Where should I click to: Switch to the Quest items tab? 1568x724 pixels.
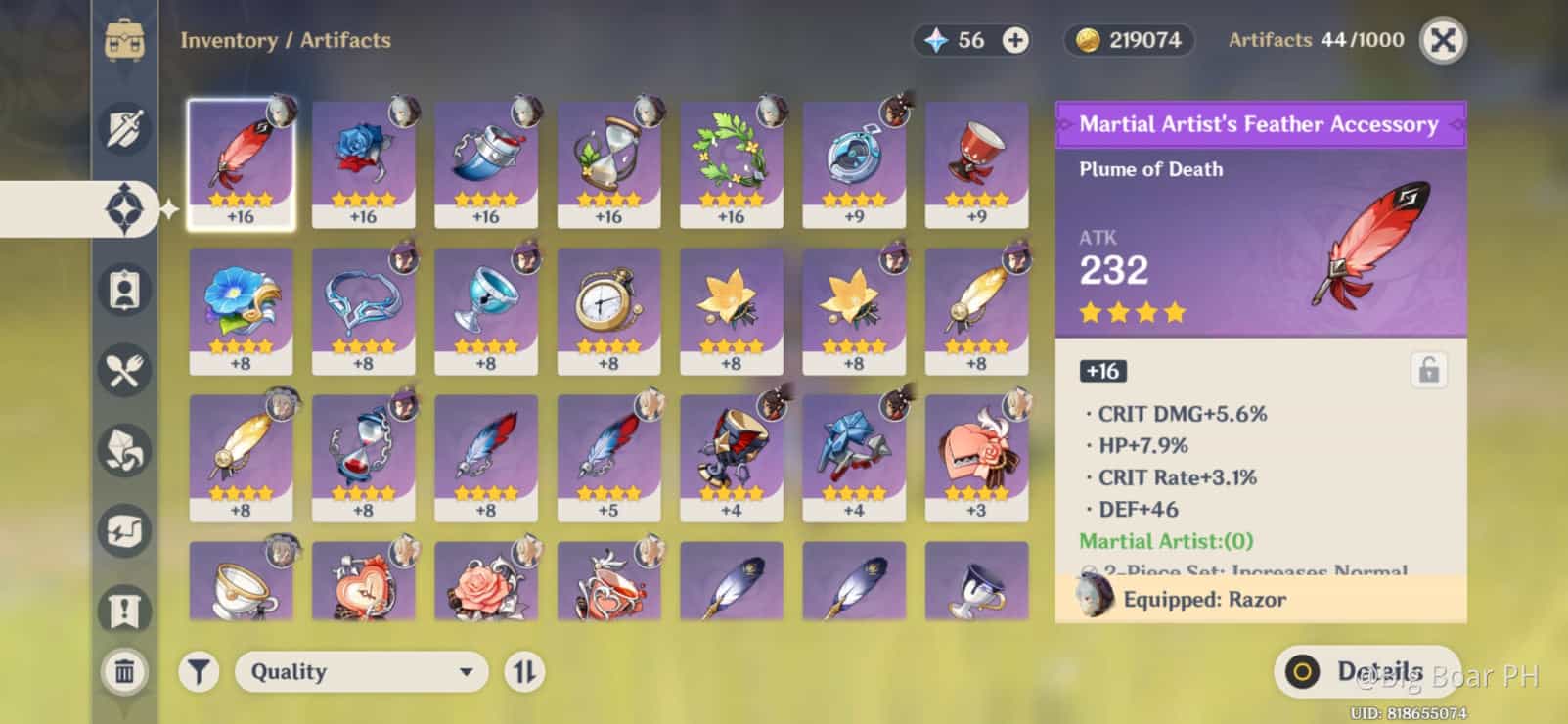125,610
